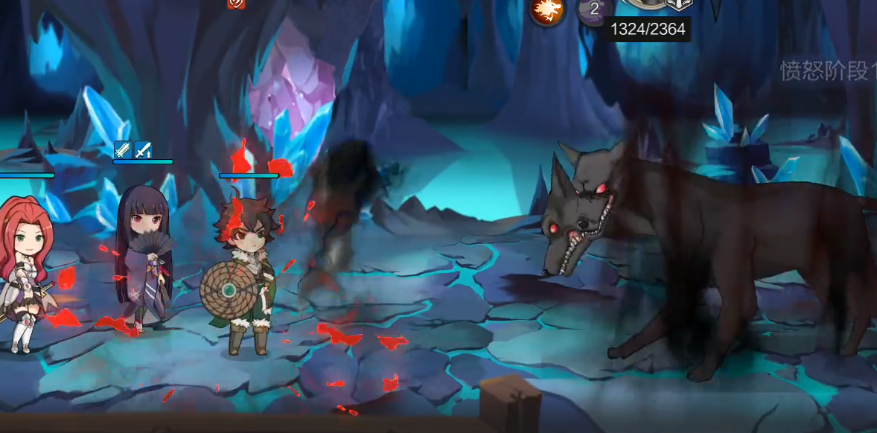Inspect the multi-sword buff icon above the fan girl

(123, 150)
